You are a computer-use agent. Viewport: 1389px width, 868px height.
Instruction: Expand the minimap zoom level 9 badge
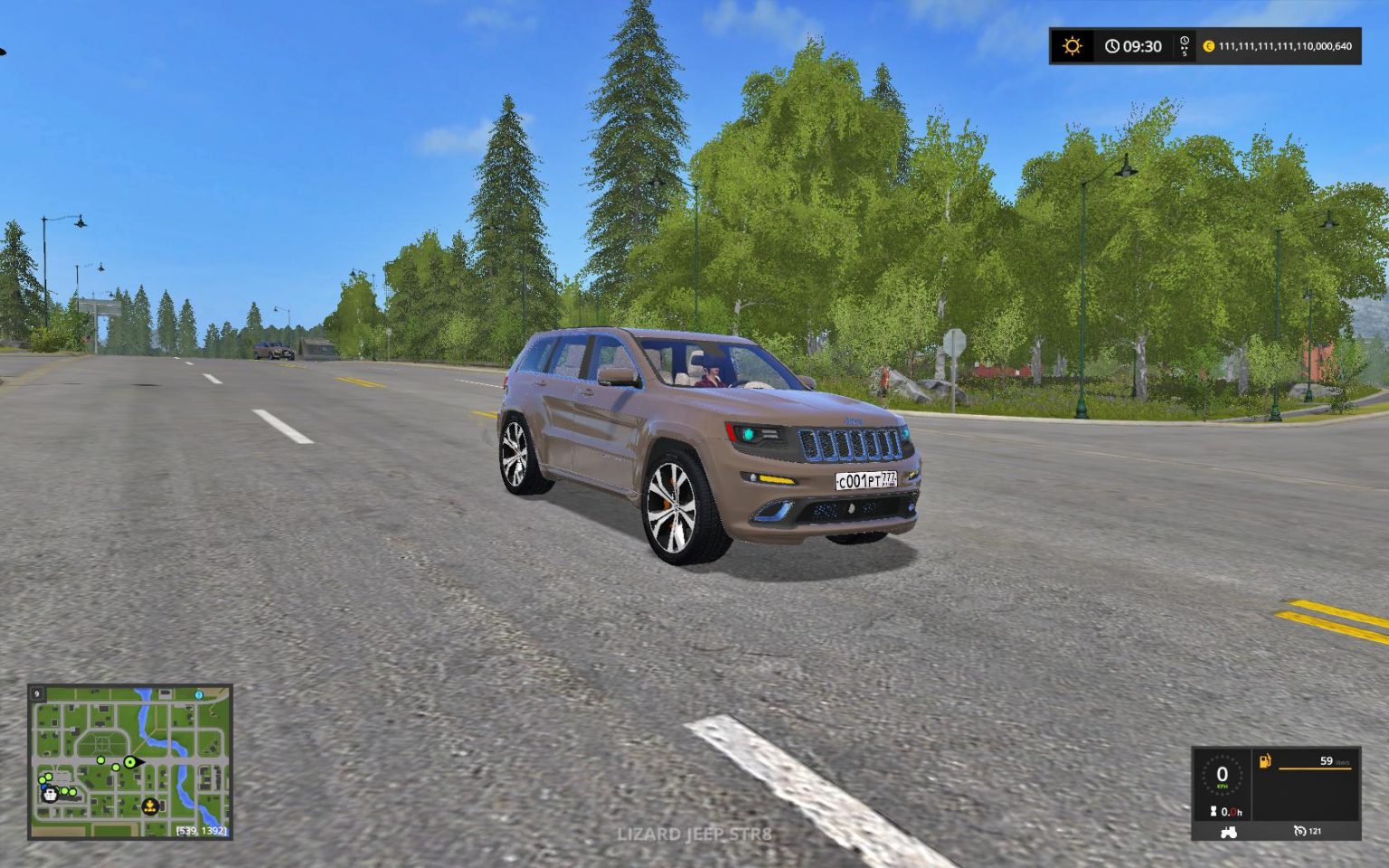(x=36, y=693)
